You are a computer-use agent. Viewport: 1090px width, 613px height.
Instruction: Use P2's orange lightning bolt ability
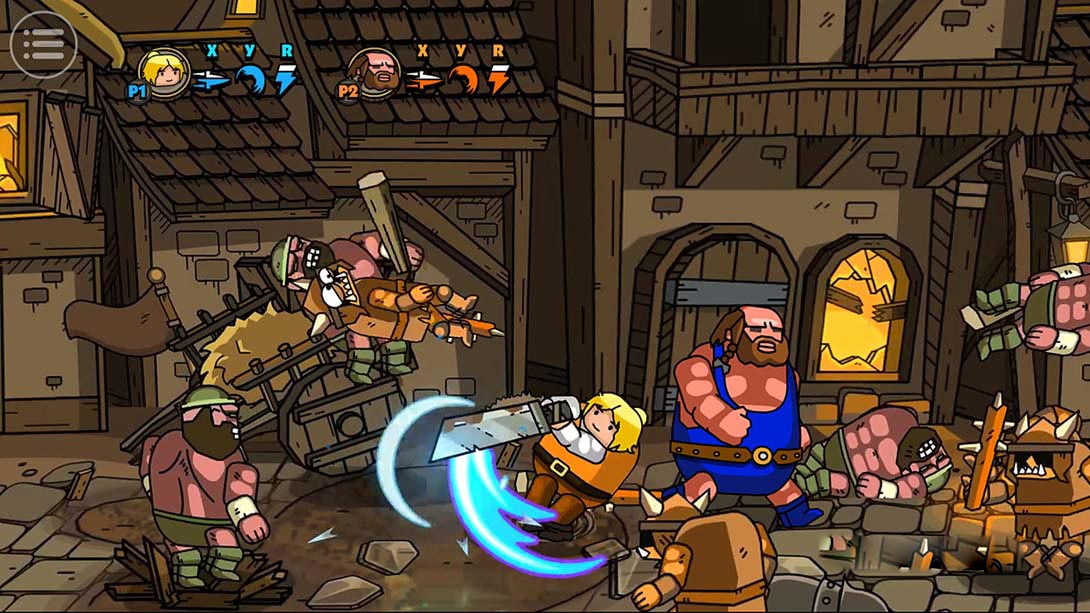(x=498, y=79)
